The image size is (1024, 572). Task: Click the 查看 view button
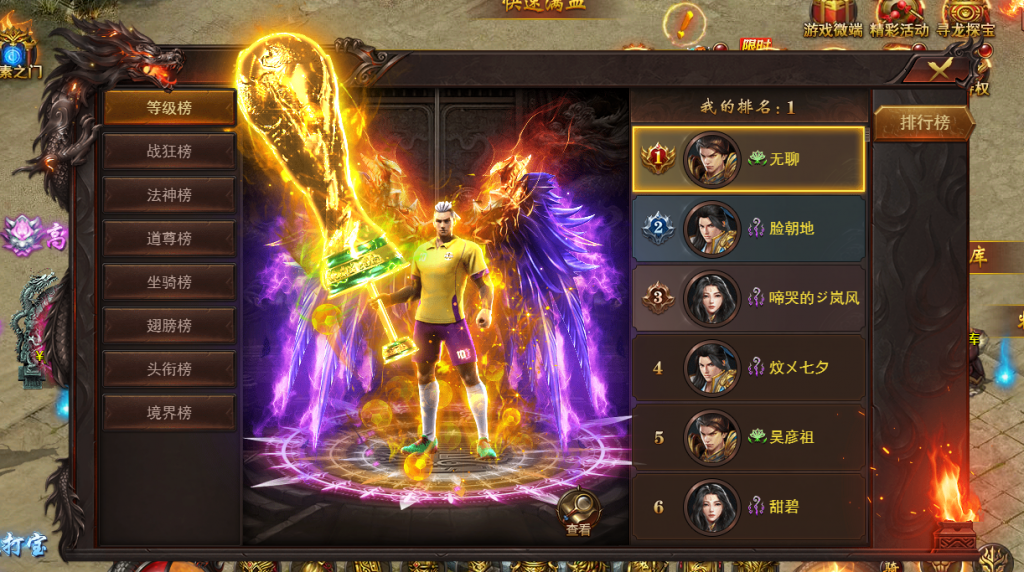click(578, 514)
